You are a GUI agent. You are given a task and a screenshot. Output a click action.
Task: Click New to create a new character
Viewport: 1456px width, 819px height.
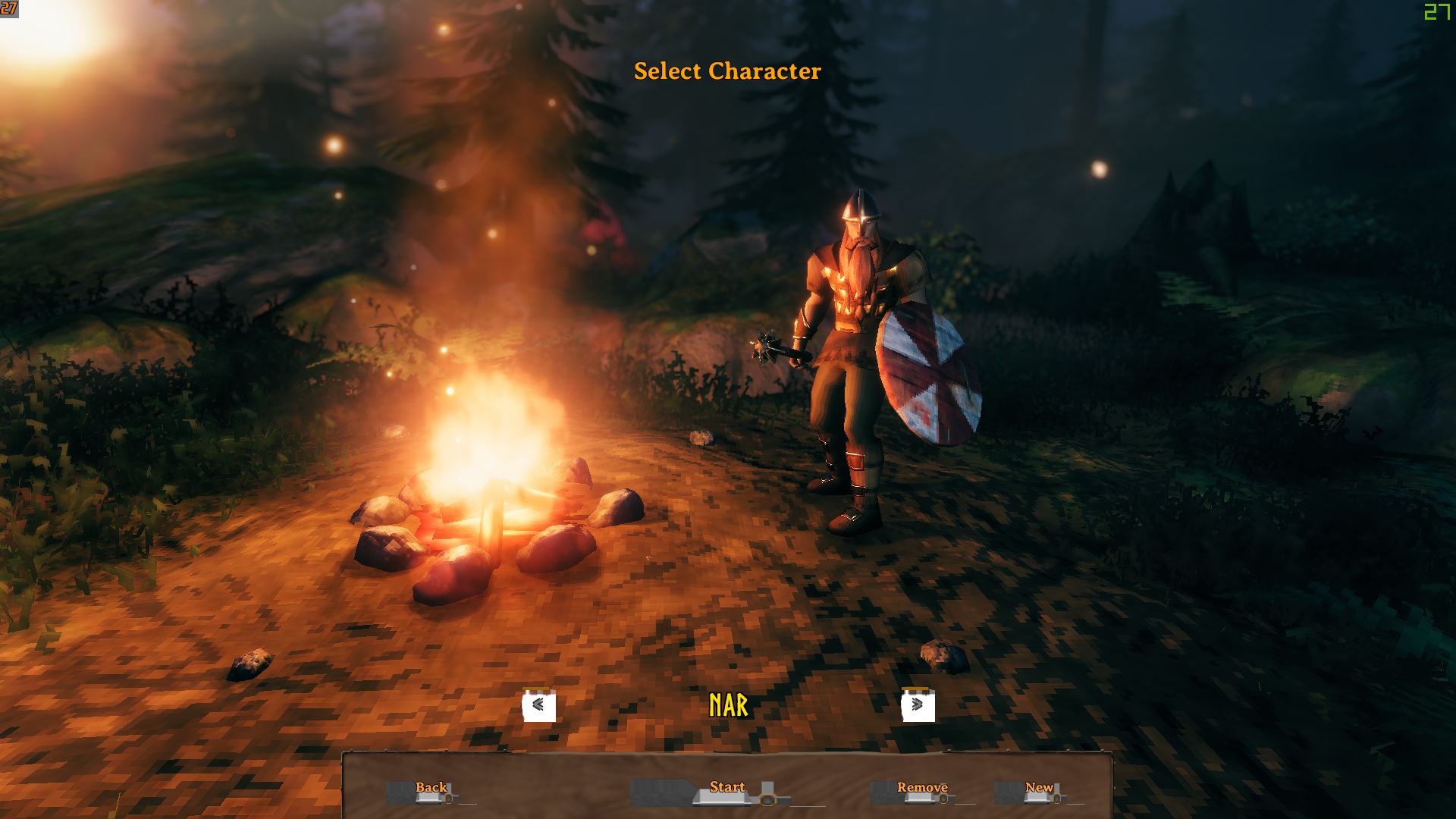1039,788
